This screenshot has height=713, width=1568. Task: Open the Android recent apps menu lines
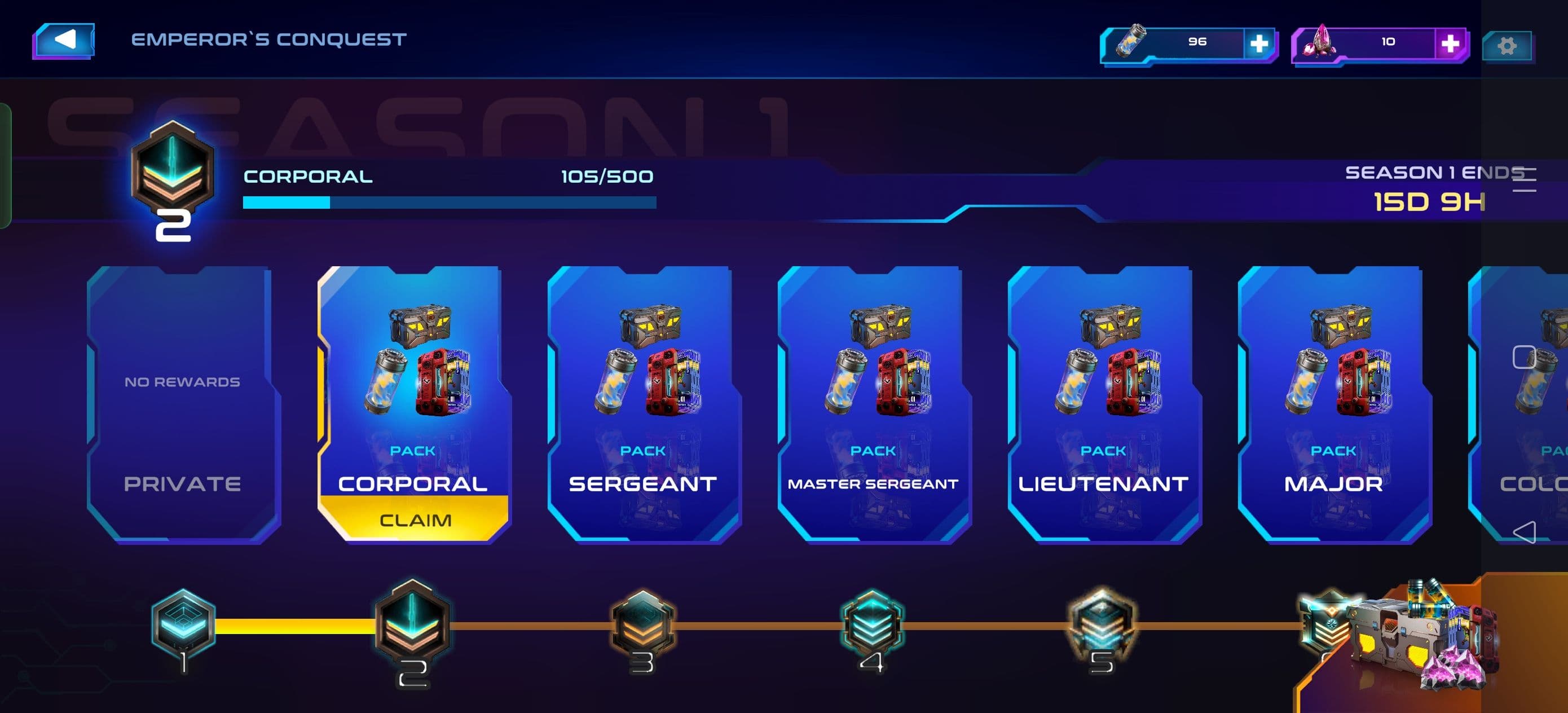(1523, 179)
